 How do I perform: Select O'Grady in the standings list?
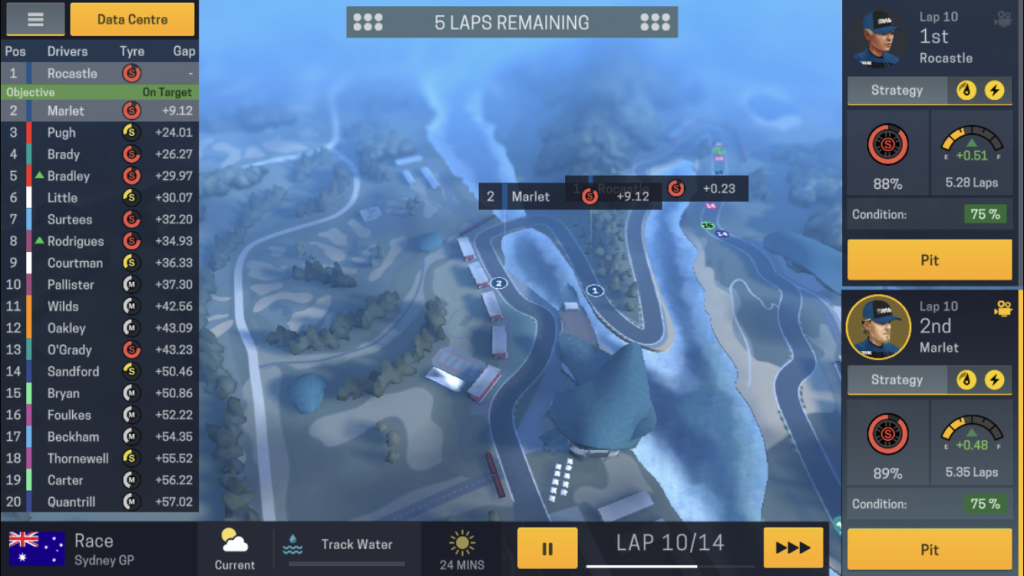click(x=100, y=350)
